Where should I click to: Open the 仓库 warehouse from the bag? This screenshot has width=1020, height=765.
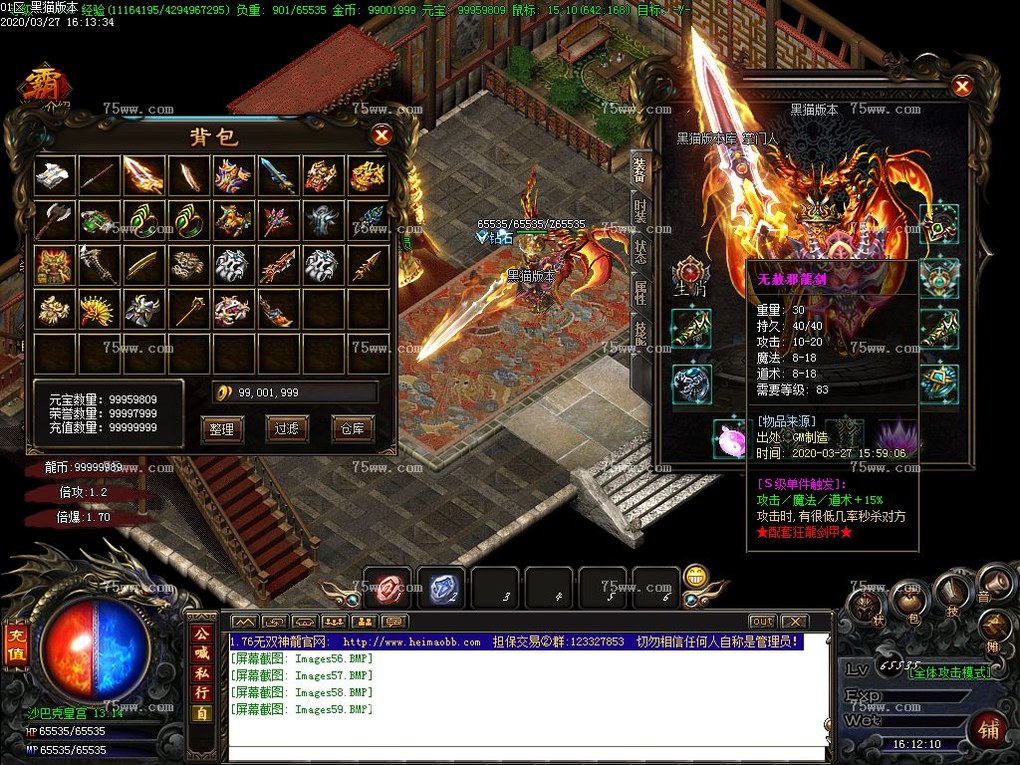point(352,429)
